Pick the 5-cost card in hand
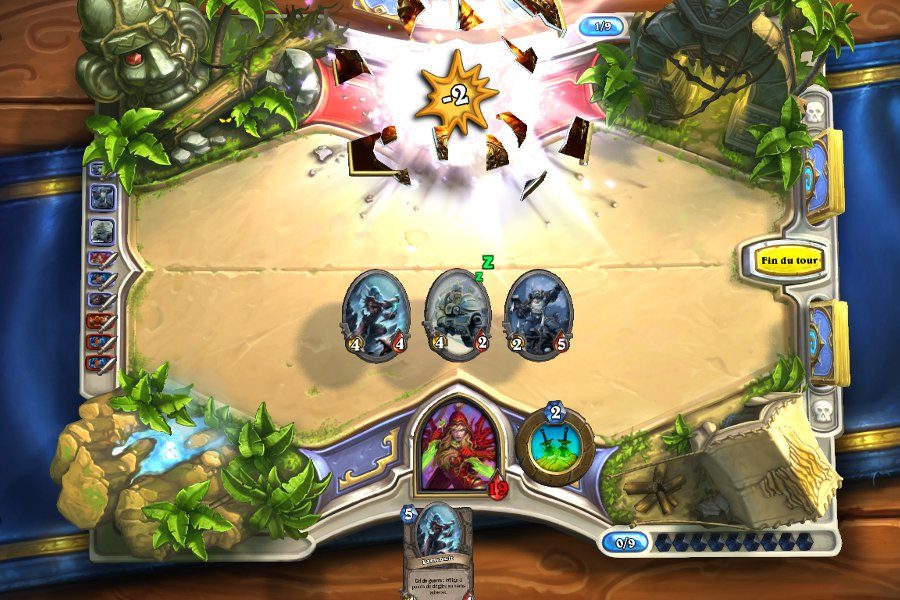Screen dimensions: 900x600 pos(436,550)
